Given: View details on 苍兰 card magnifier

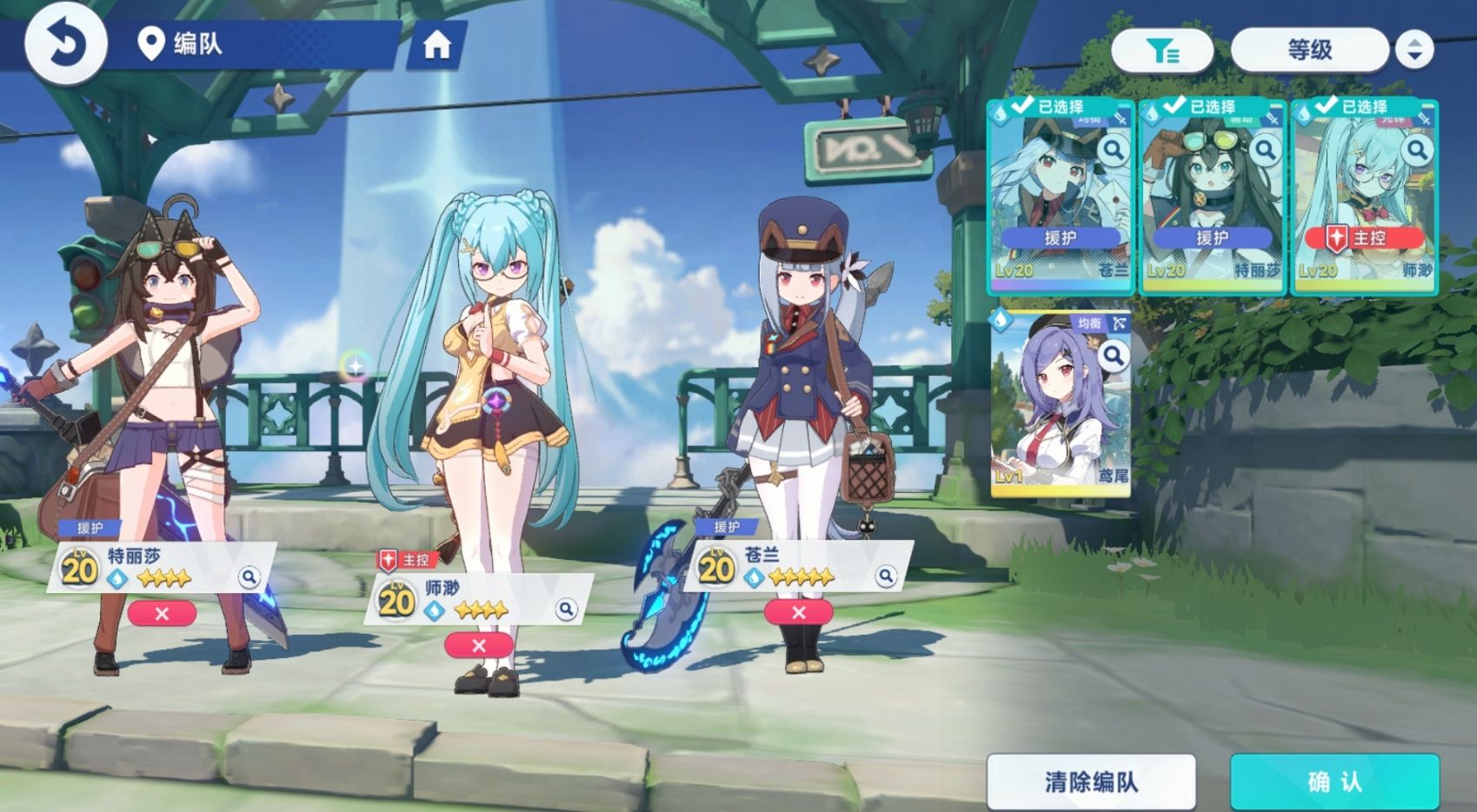Looking at the screenshot, I should (1113, 150).
